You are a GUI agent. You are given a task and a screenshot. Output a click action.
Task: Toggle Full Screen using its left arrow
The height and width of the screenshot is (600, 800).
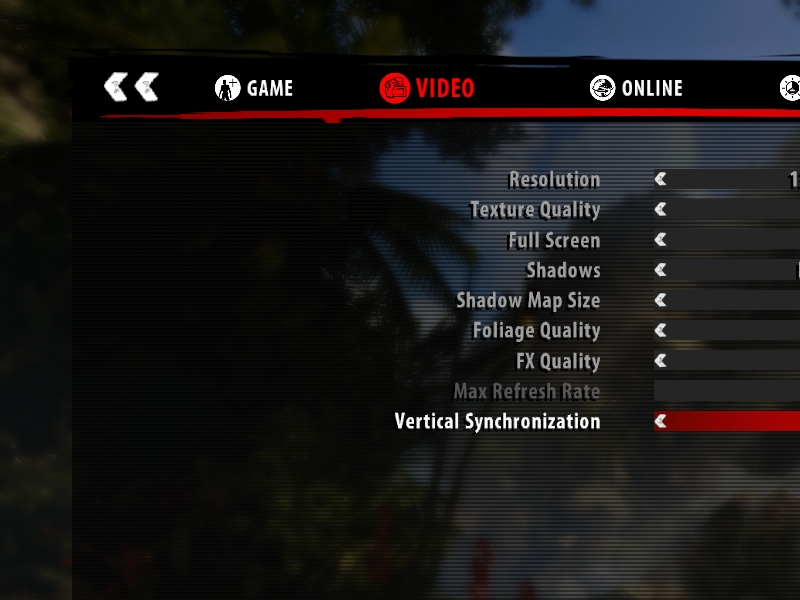coord(660,240)
